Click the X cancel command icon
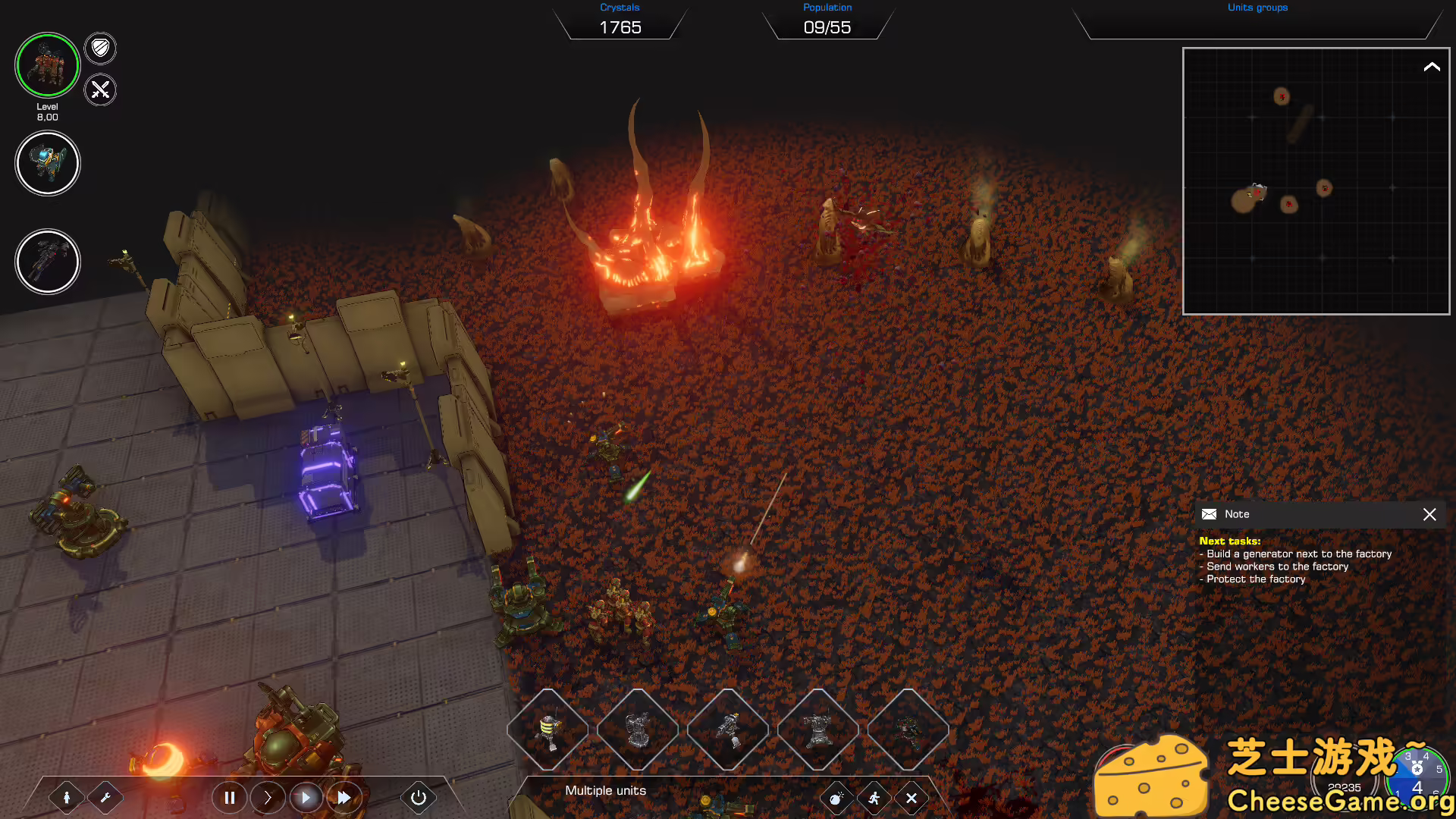This screenshot has height=819, width=1456. click(912, 798)
